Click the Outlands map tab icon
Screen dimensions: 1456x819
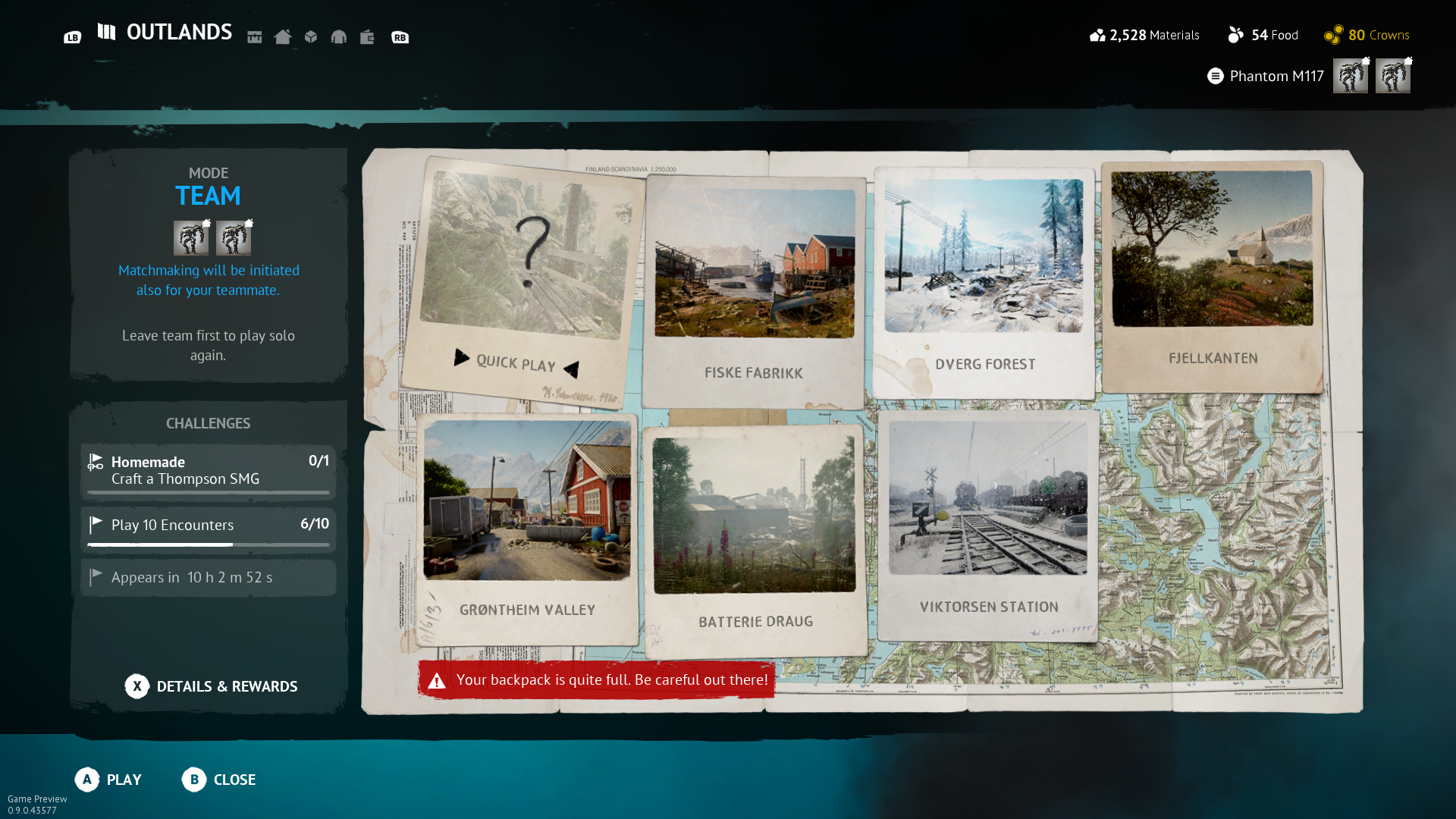106,32
